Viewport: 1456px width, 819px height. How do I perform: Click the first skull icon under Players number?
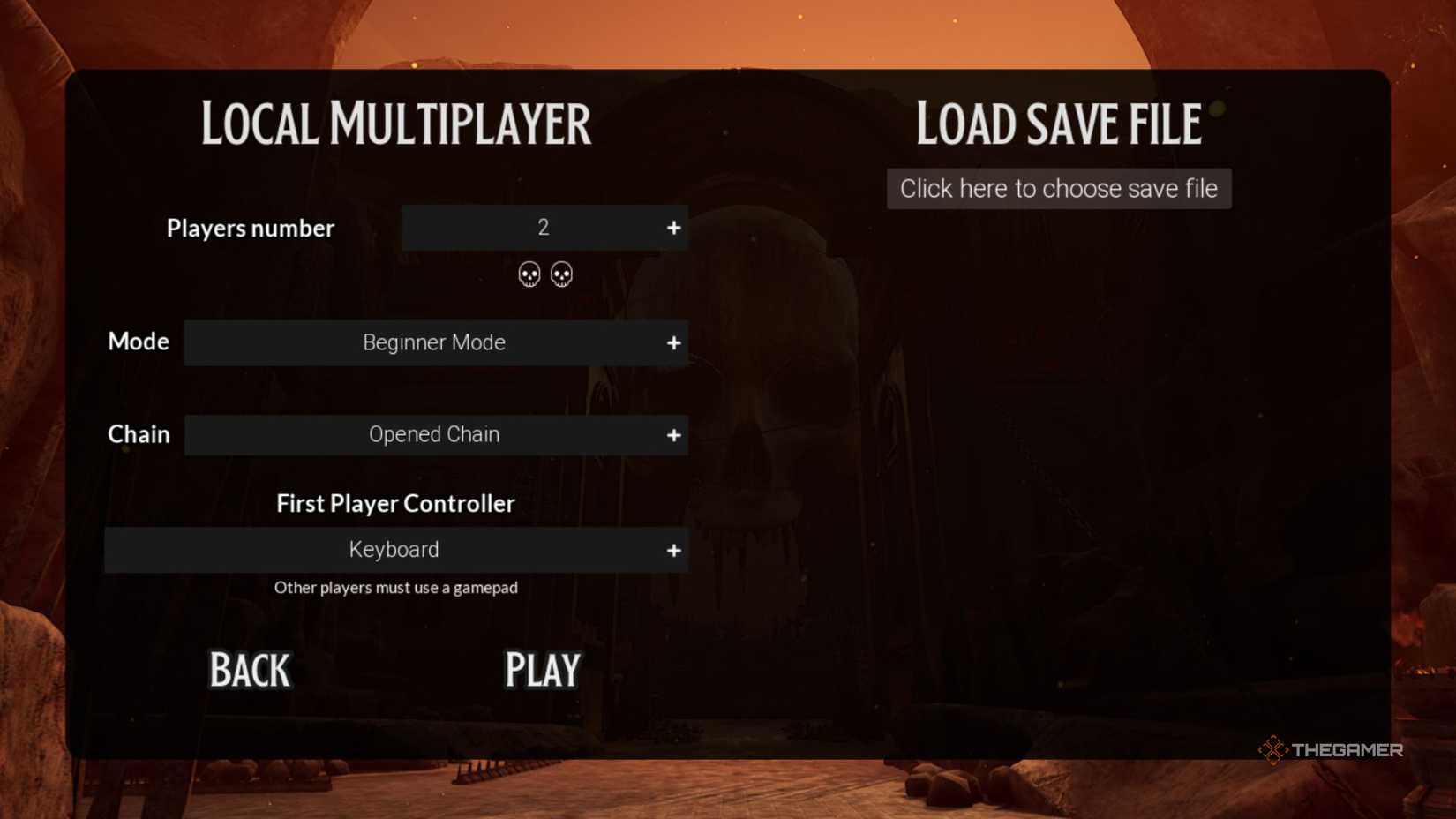[x=530, y=274]
